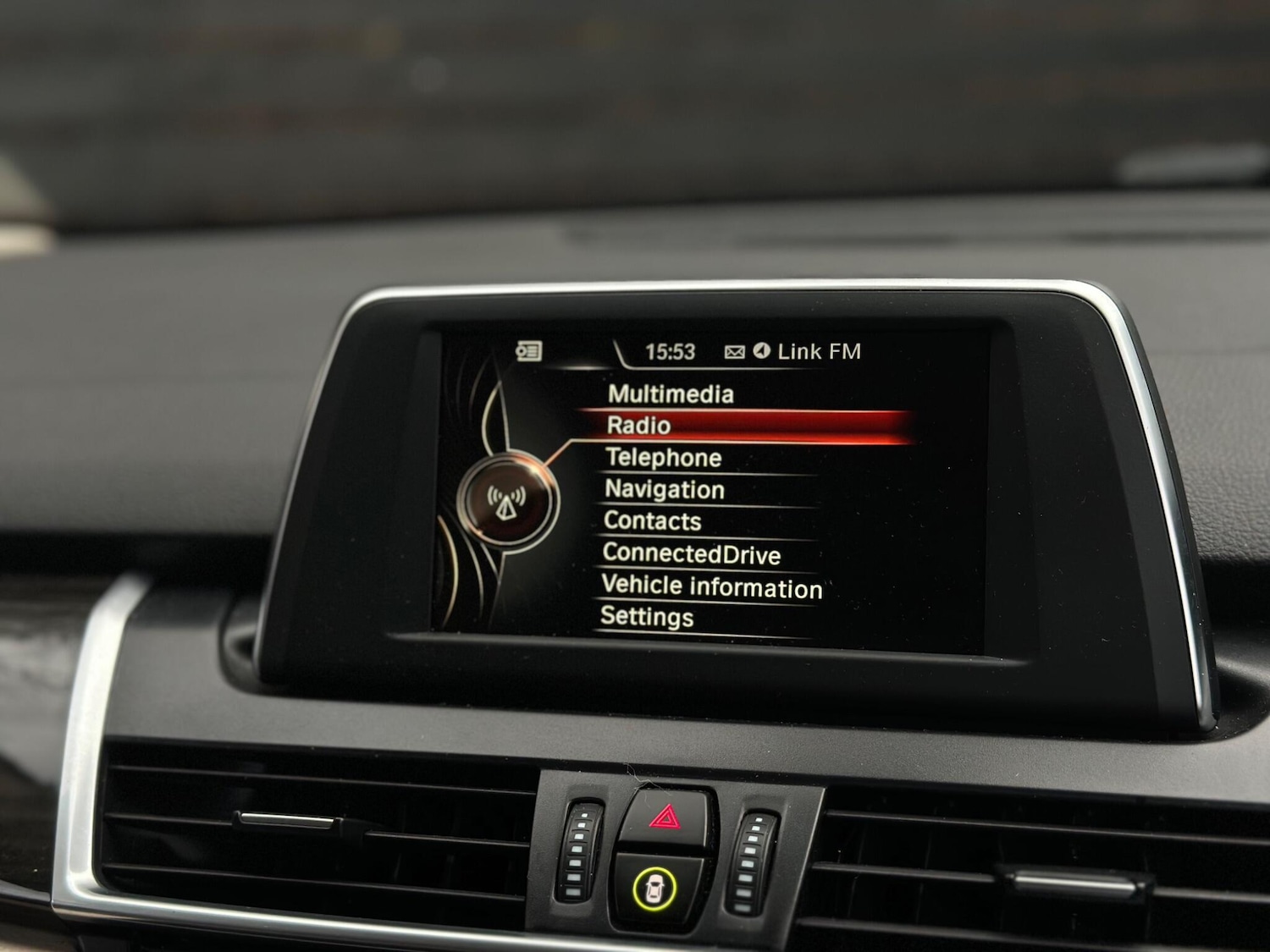Open the Multimedia menu entry

pyautogui.click(x=669, y=393)
